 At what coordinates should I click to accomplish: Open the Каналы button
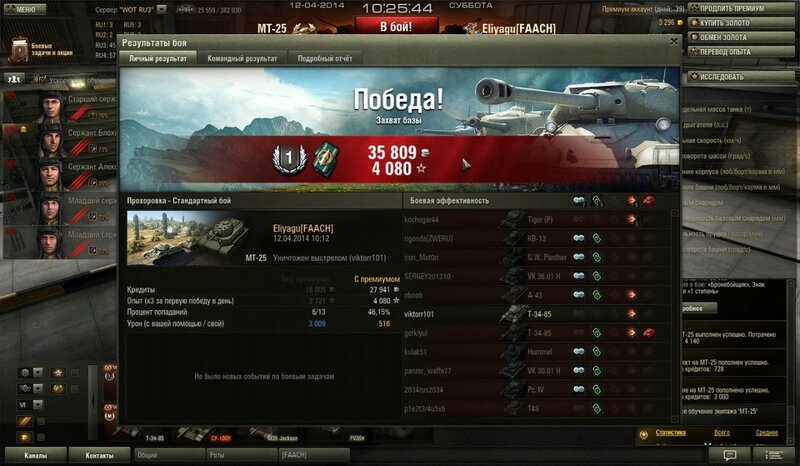pos(37,455)
